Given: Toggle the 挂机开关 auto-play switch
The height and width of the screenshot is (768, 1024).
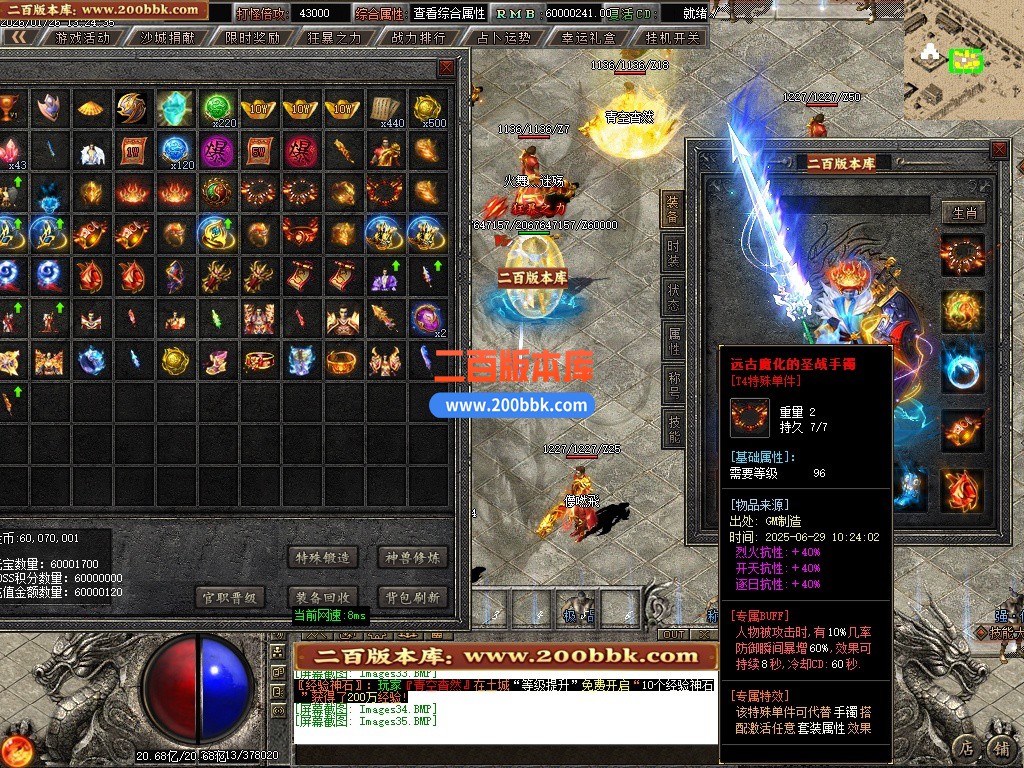Looking at the screenshot, I should click(x=673, y=38).
